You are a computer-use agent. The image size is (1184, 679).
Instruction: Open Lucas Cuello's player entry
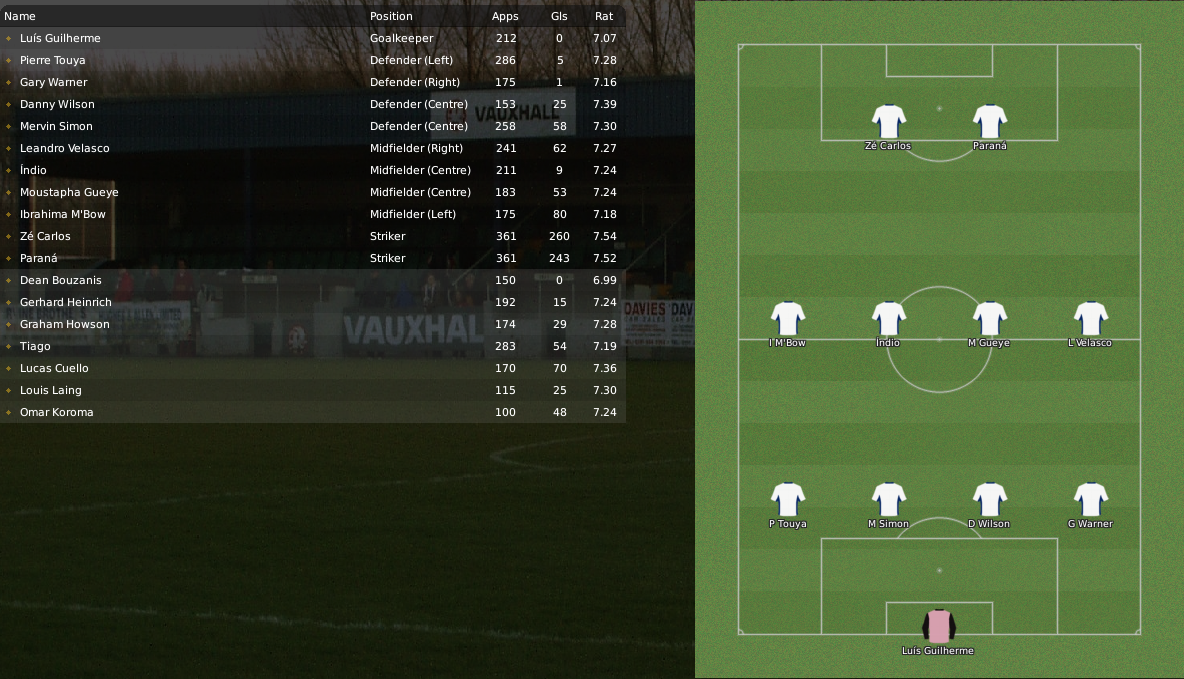click(54, 368)
